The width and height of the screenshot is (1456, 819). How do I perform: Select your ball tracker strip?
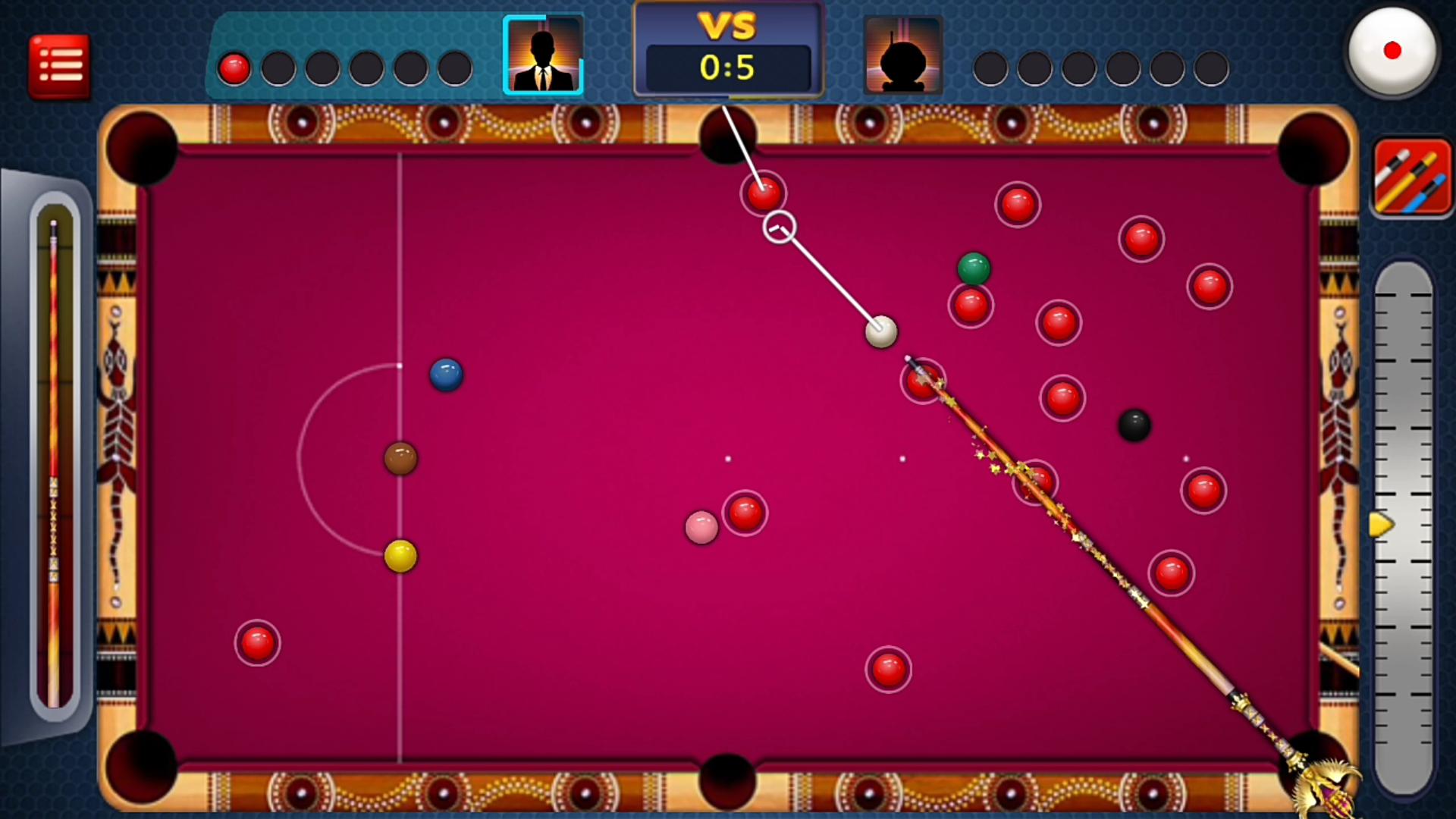[343, 68]
